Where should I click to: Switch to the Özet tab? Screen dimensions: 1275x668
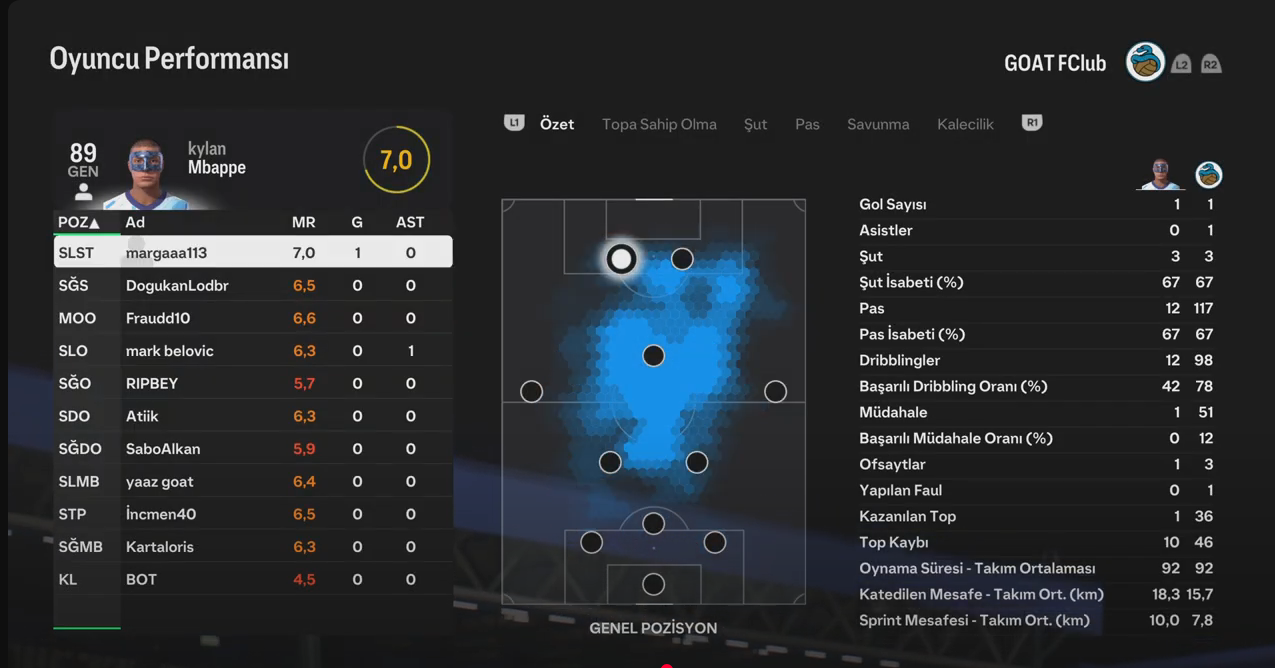(x=557, y=124)
